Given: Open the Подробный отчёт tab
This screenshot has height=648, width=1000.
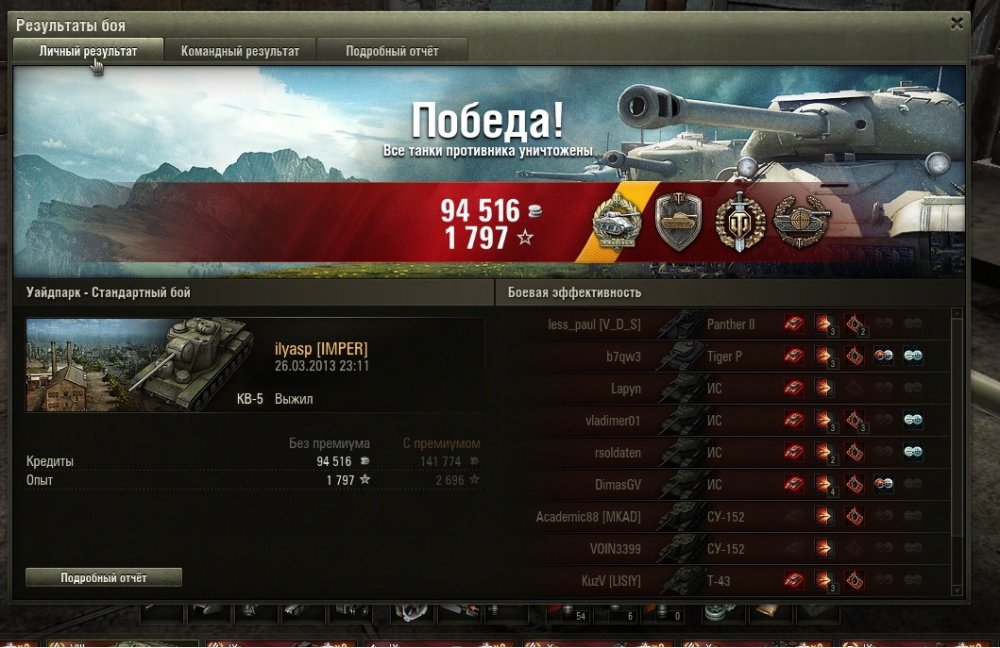Looking at the screenshot, I should 392,51.
